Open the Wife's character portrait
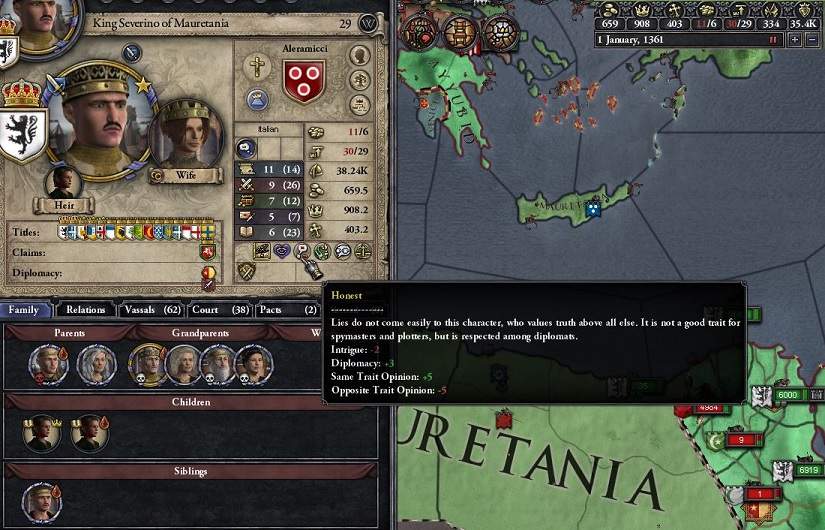 click(184, 139)
